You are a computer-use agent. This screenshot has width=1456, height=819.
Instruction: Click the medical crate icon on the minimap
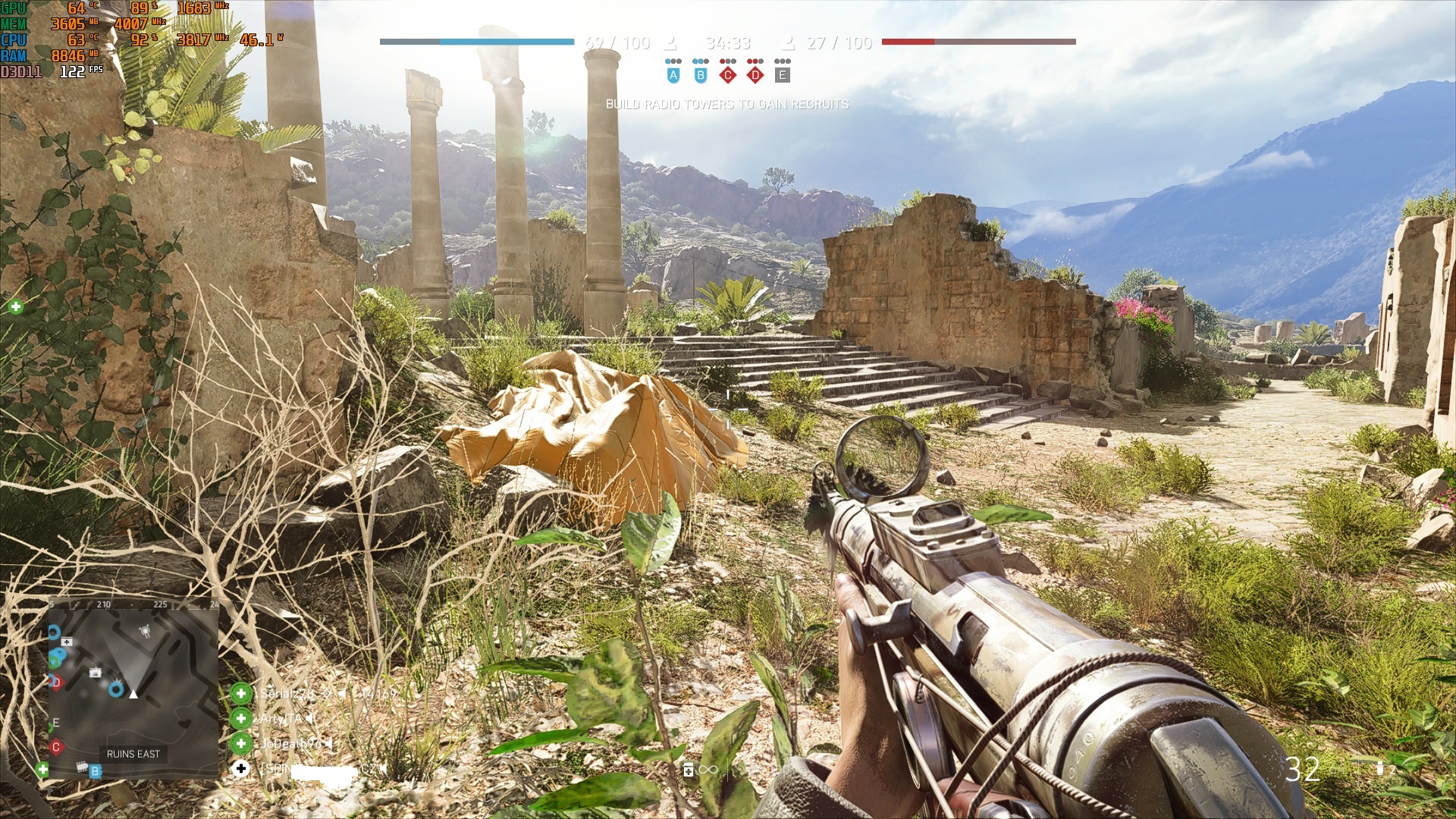click(67, 642)
